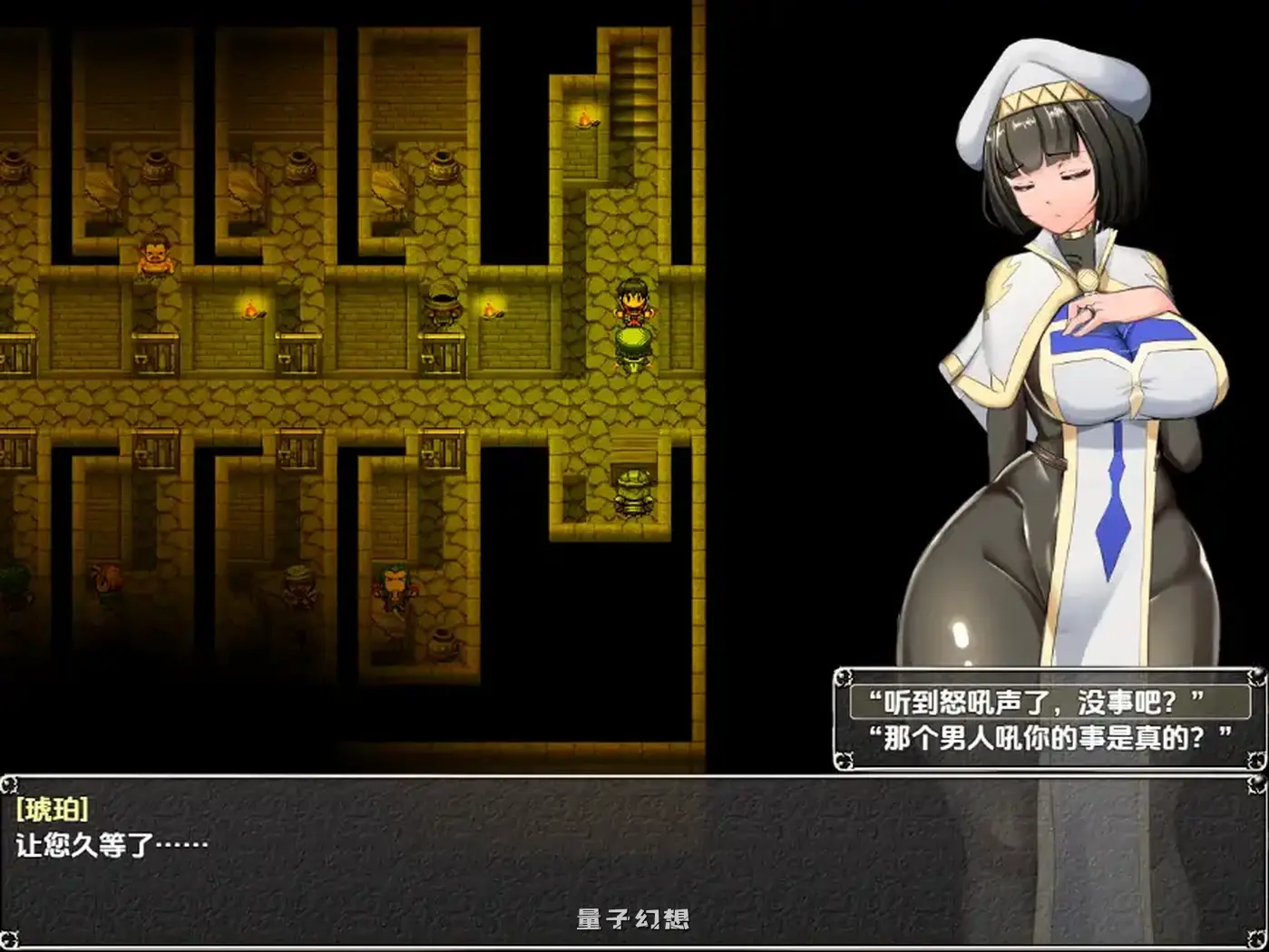Click the torch near the top-right ladder

click(x=585, y=118)
